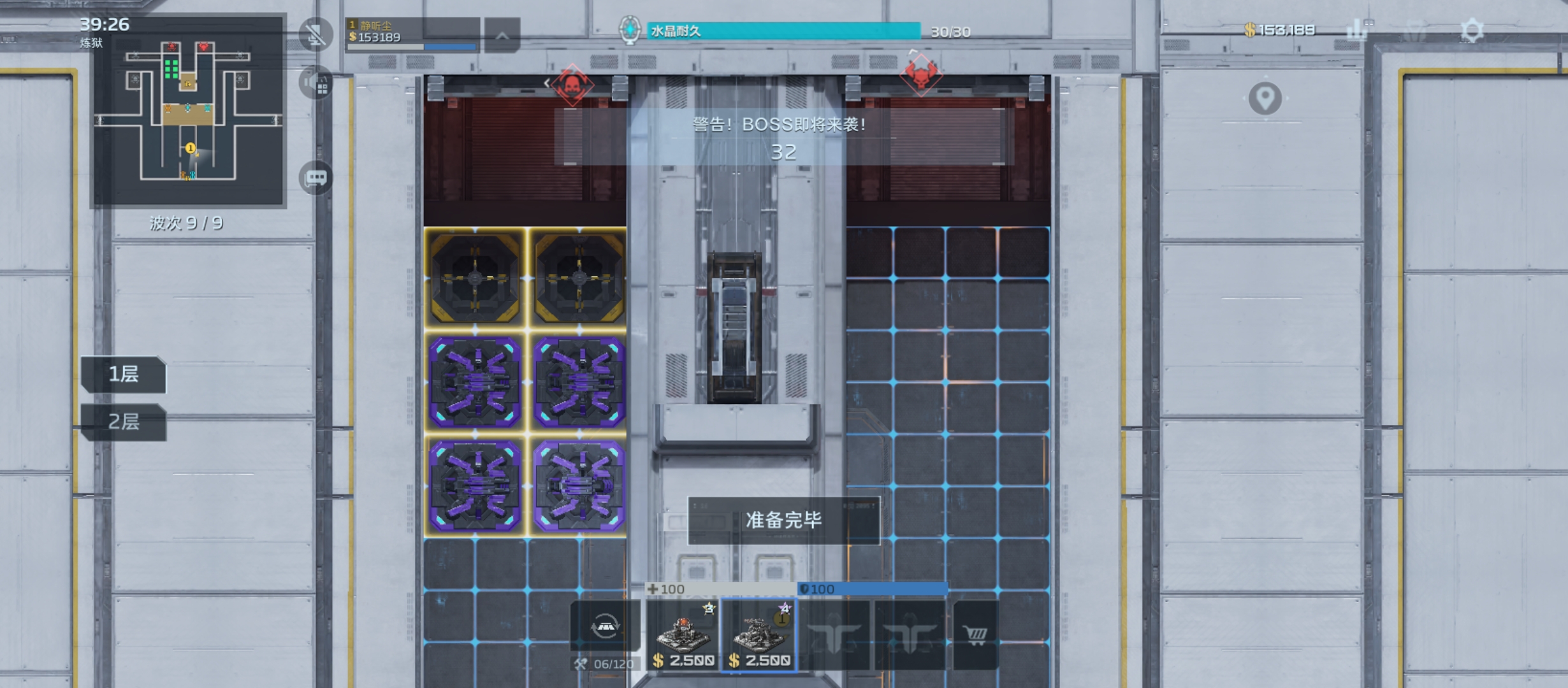Select the red demon boss marker
The height and width of the screenshot is (688, 1568).
(x=921, y=75)
